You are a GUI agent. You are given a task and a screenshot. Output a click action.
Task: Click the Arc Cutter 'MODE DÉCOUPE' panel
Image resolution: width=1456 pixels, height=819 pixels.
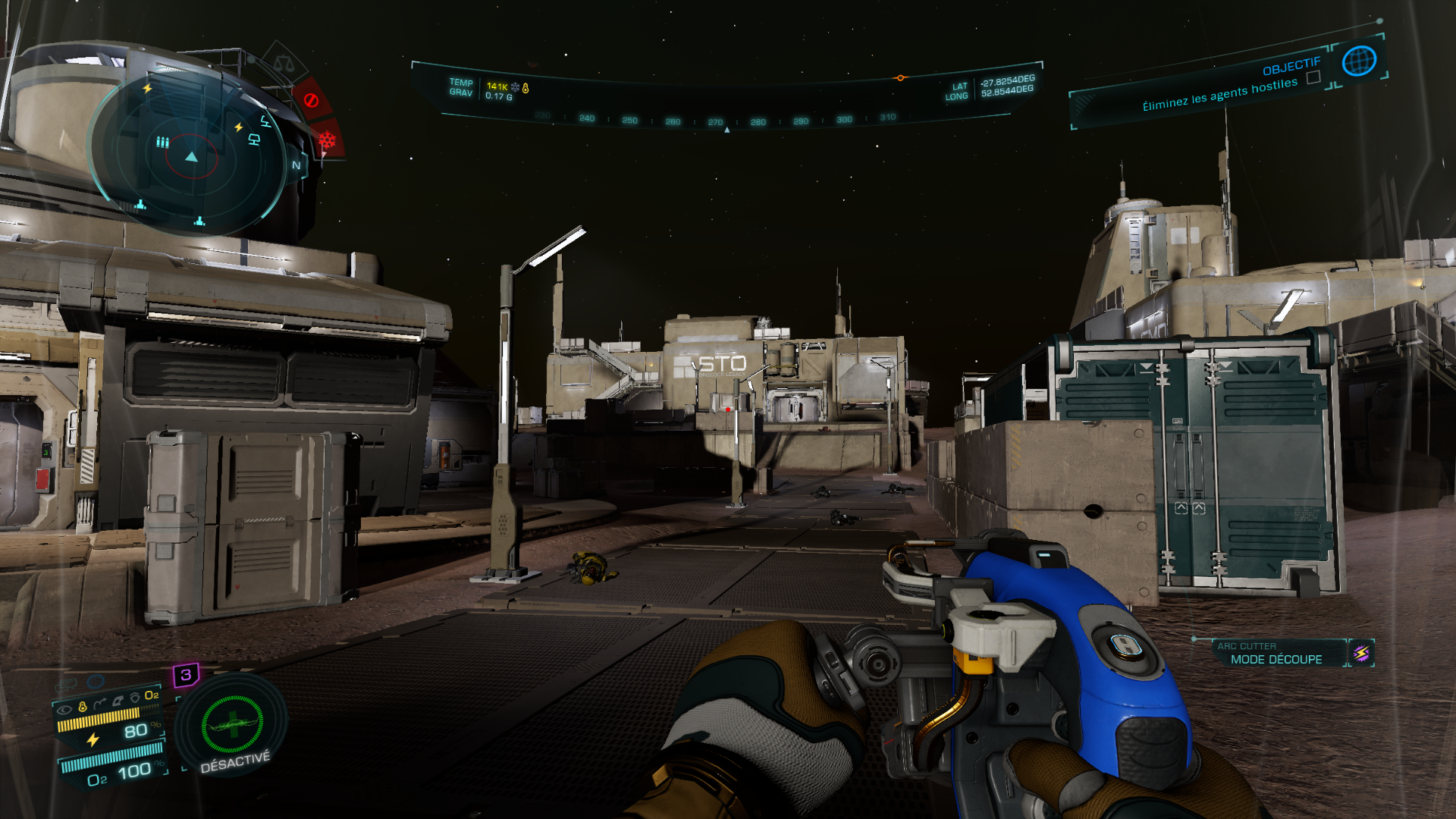tap(1276, 654)
